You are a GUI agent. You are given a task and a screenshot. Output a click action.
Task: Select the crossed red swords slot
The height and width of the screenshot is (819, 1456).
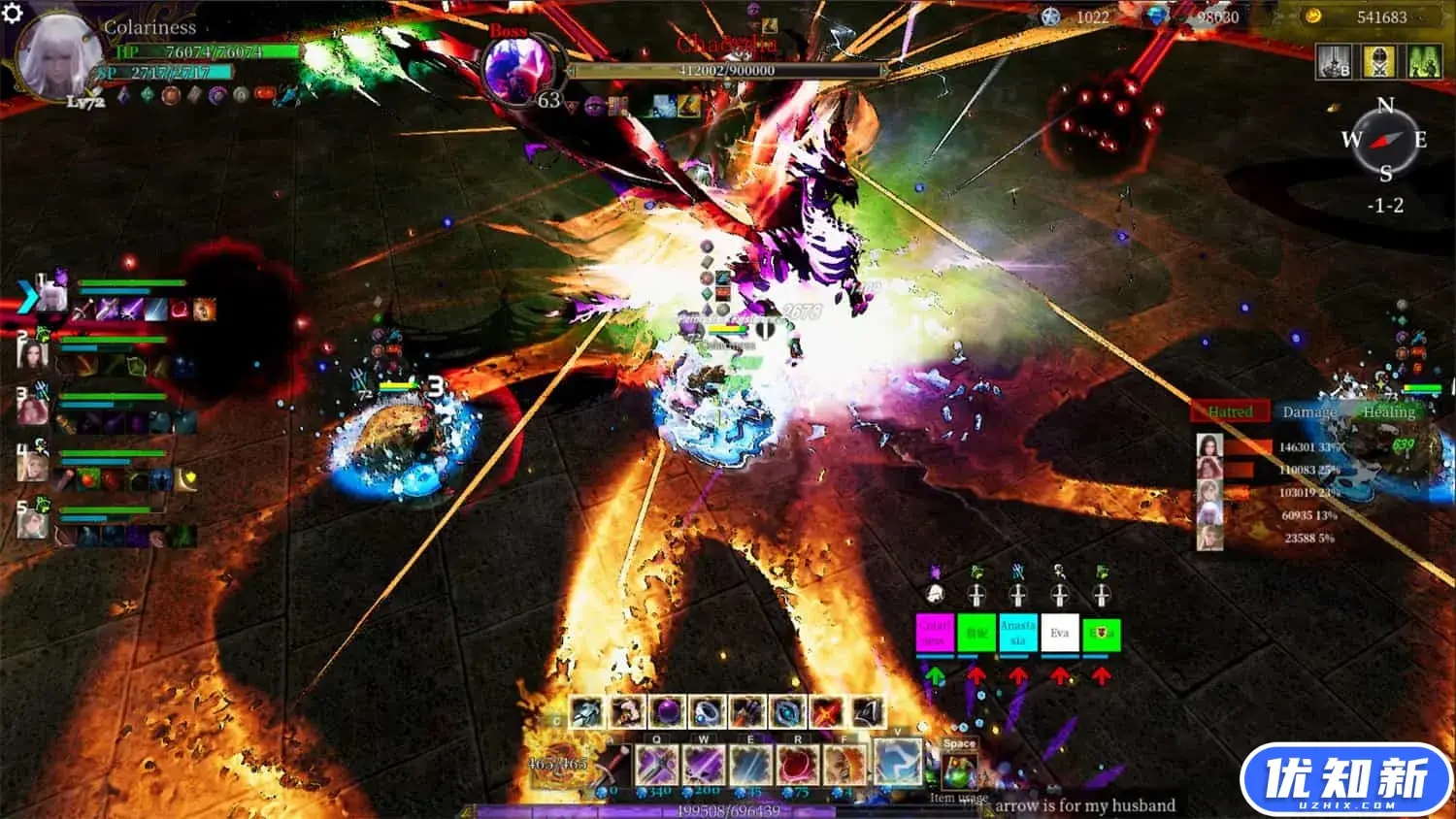tap(827, 713)
